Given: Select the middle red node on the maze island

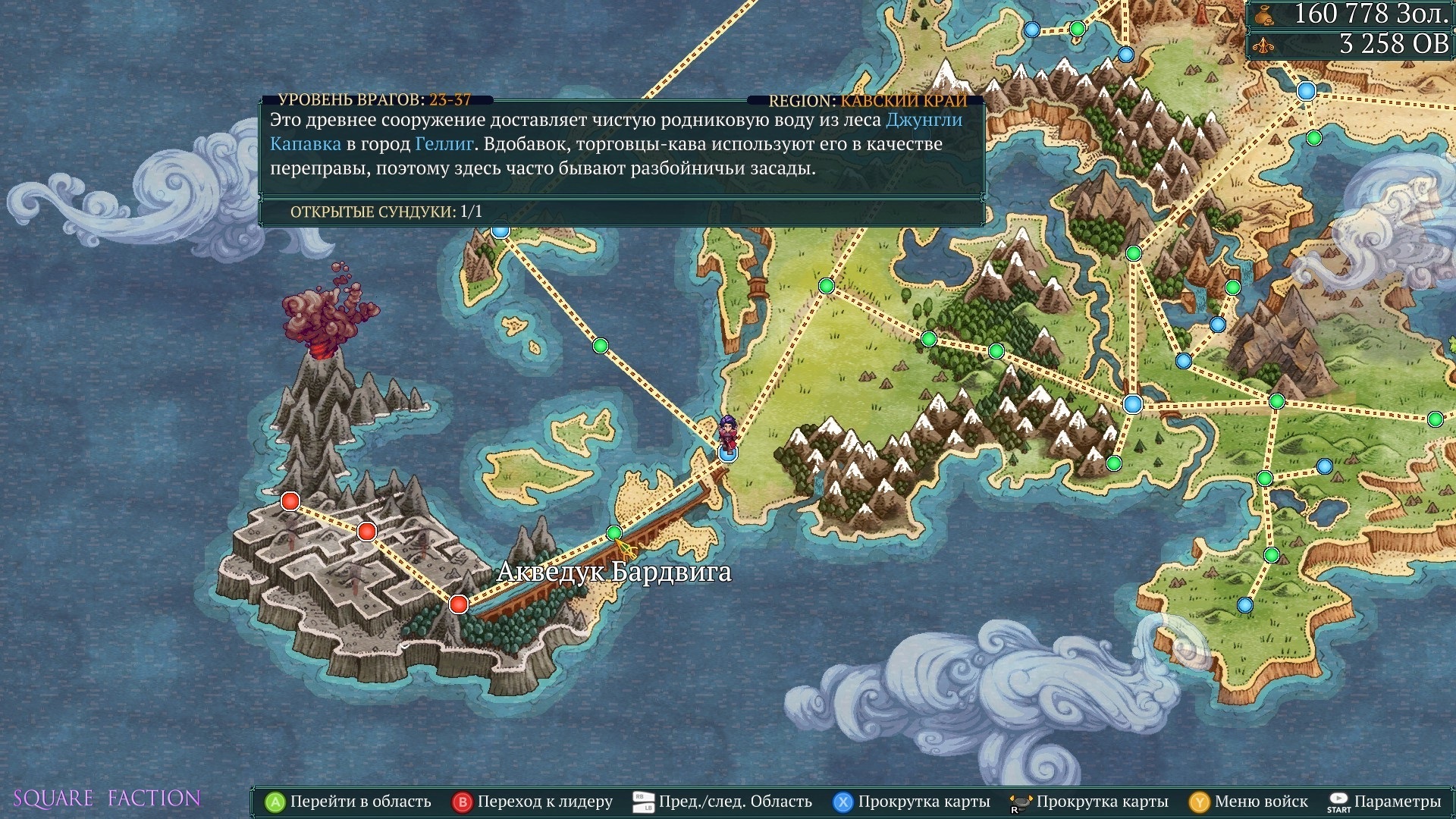Looking at the screenshot, I should tap(367, 532).
